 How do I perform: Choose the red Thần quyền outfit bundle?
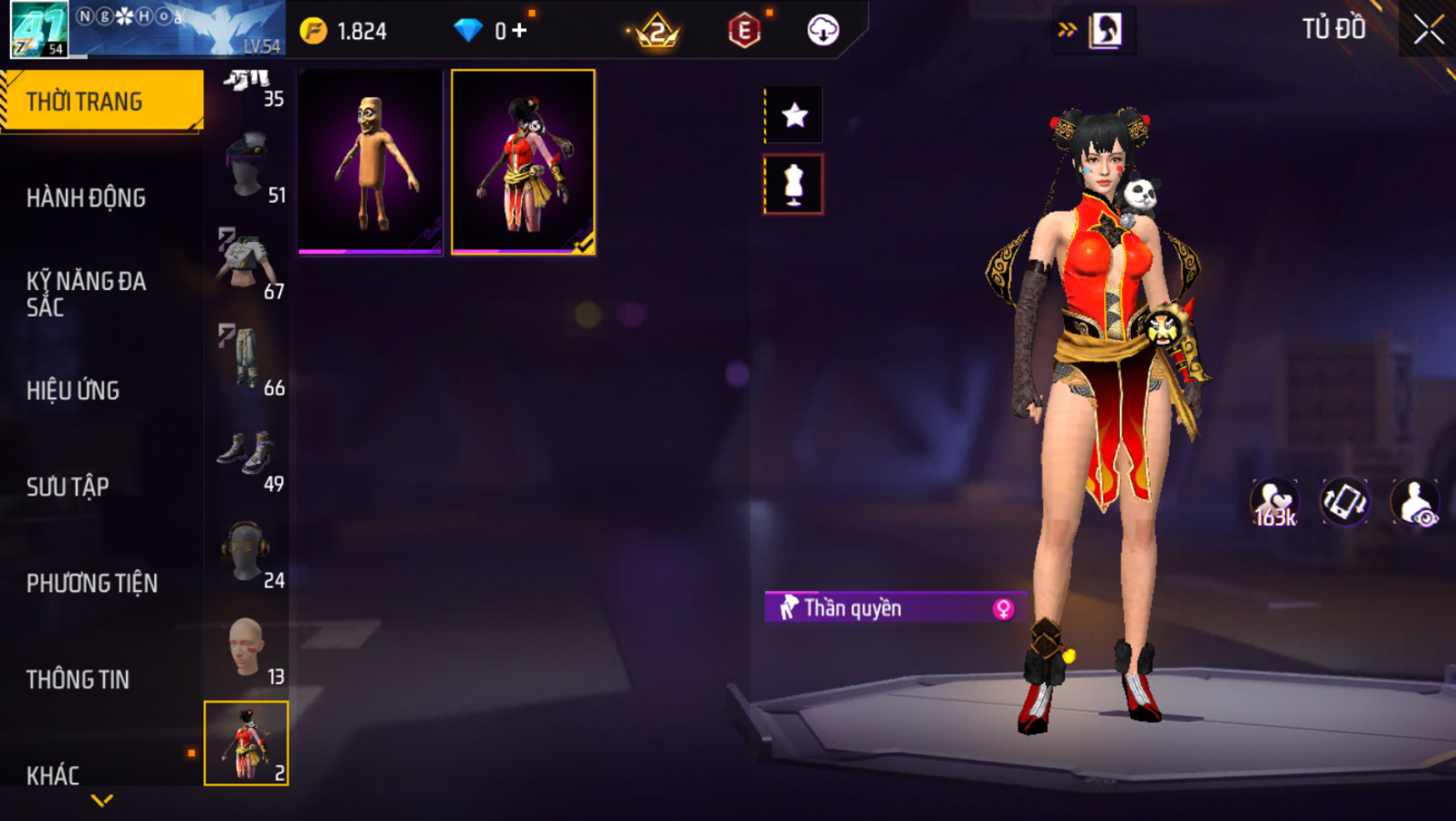(x=523, y=162)
